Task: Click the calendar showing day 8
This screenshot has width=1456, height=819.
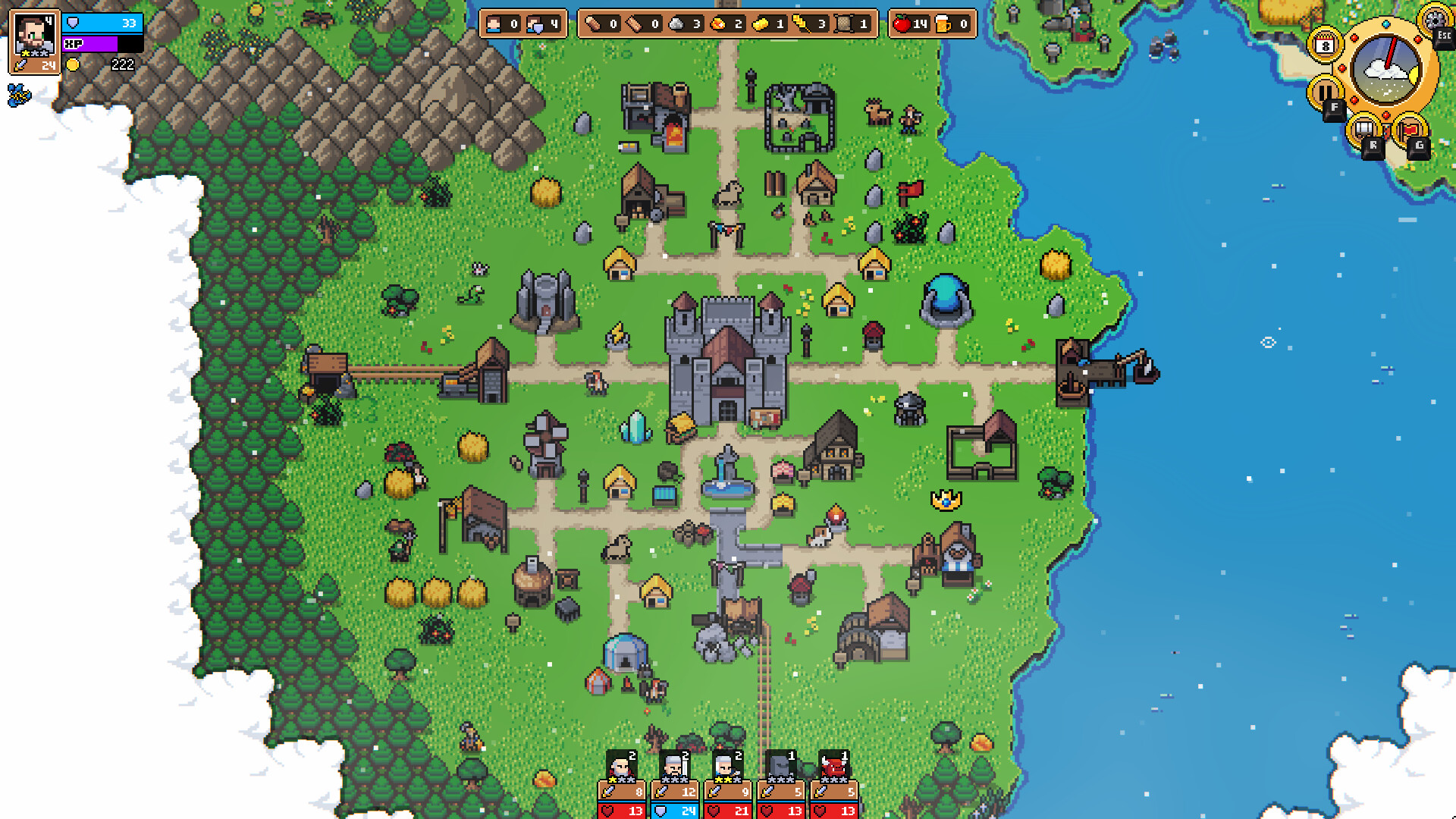Action: click(1326, 44)
